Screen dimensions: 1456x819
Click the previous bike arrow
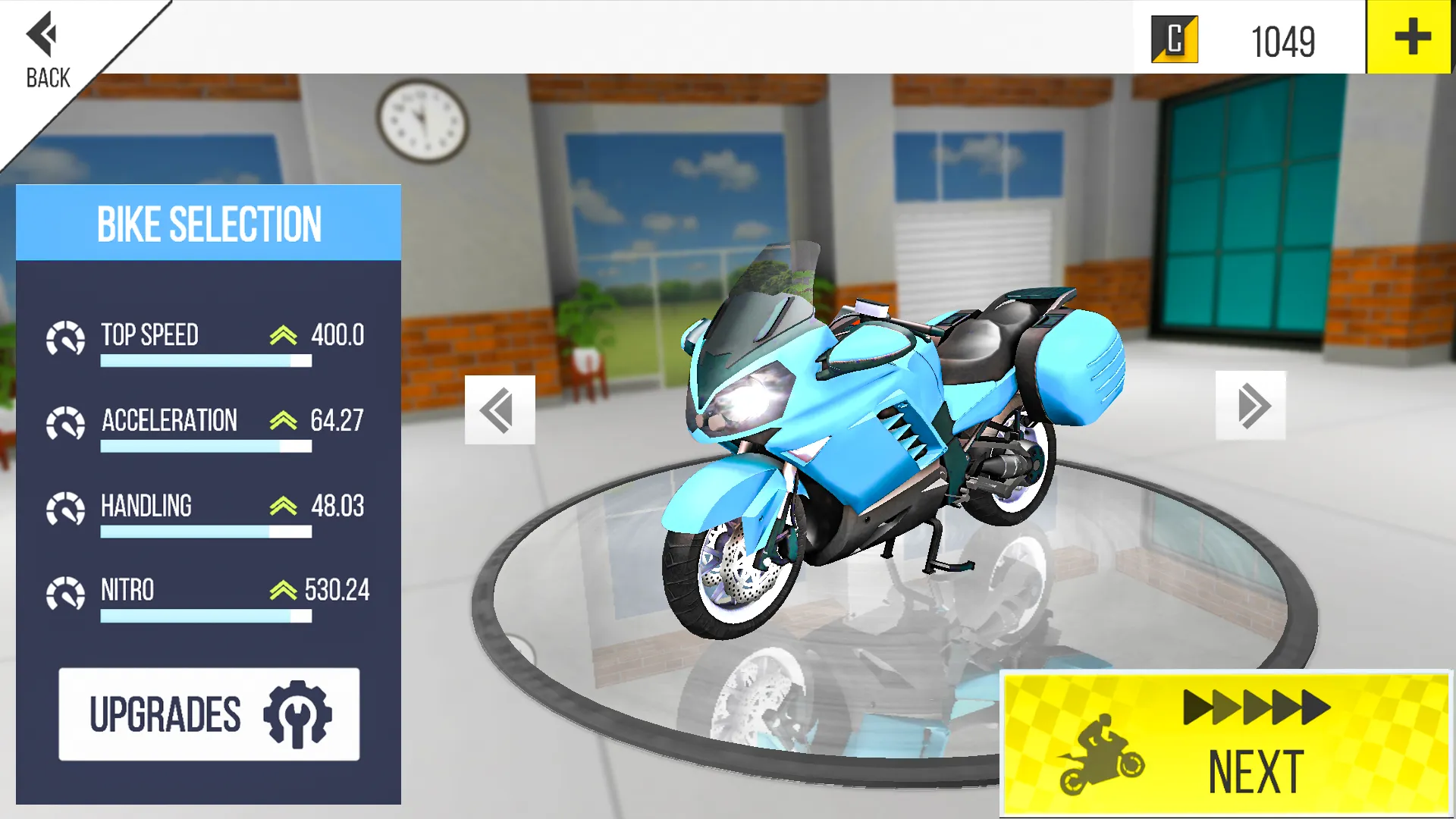click(498, 409)
